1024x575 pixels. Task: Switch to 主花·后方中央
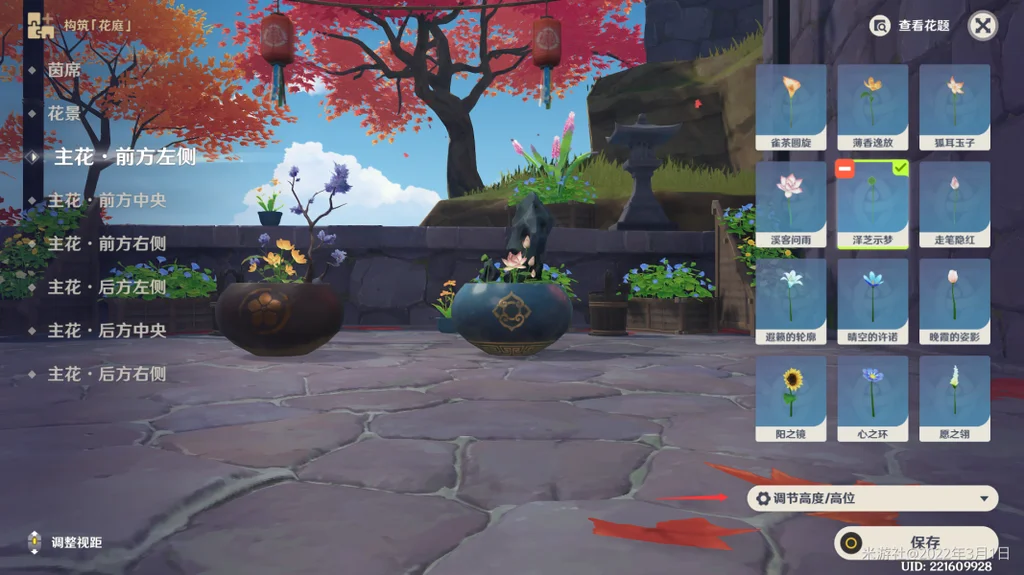point(106,330)
